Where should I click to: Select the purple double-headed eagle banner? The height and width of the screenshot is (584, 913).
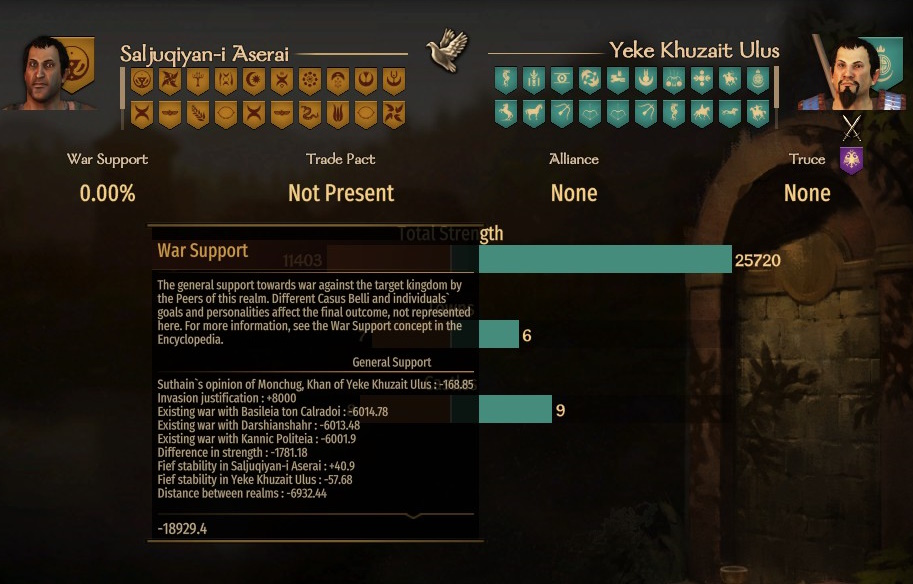(851, 160)
